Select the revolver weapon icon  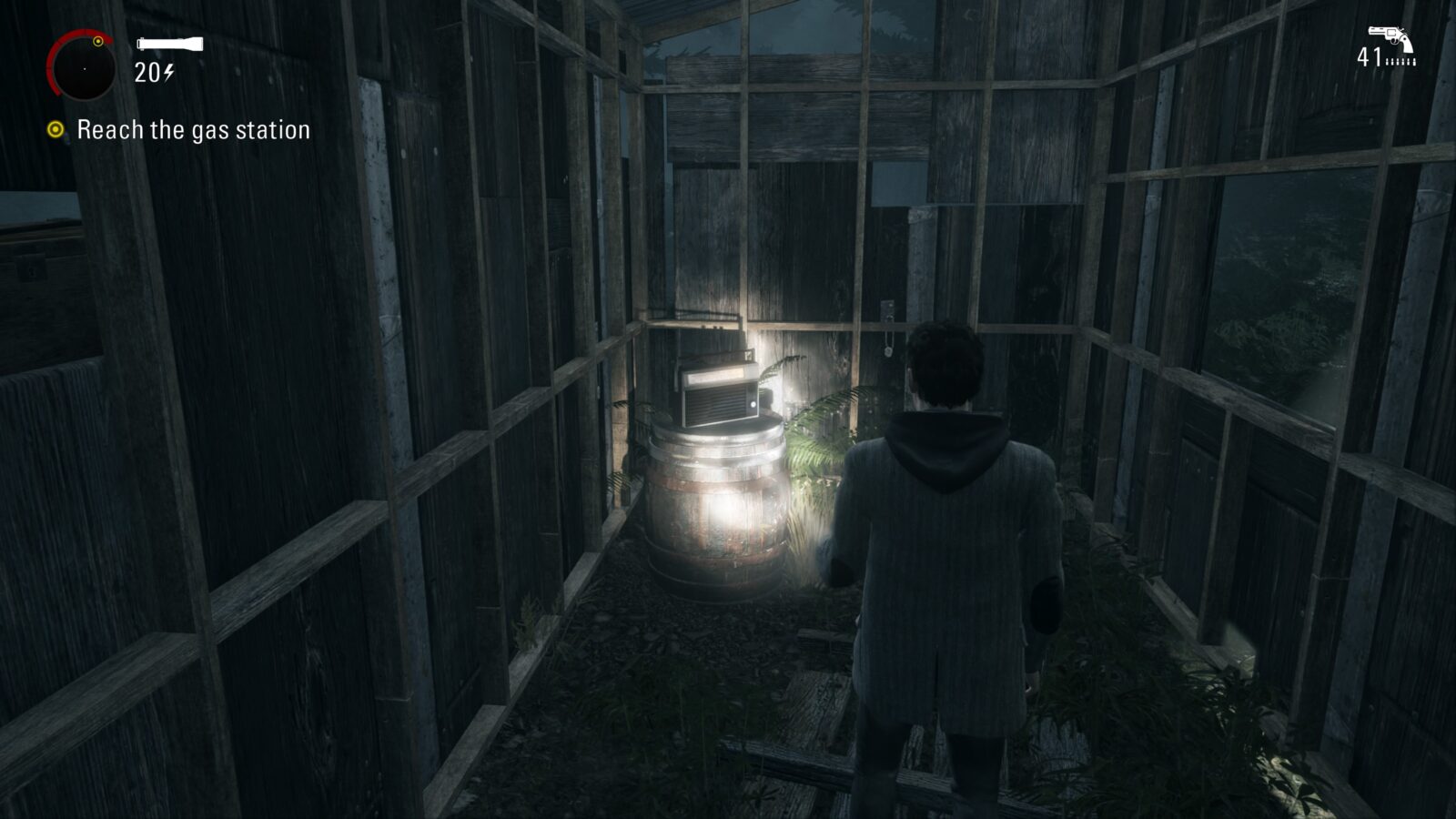click(x=1390, y=33)
